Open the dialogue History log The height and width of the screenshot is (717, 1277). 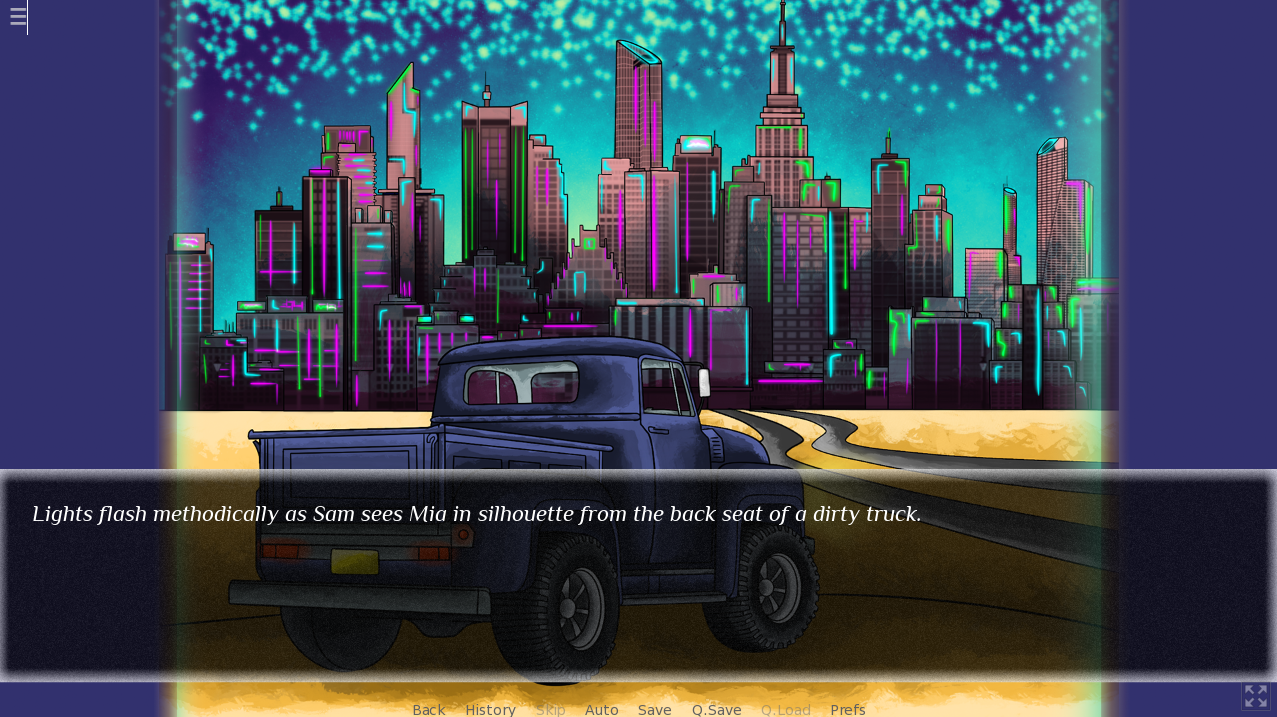click(x=490, y=709)
